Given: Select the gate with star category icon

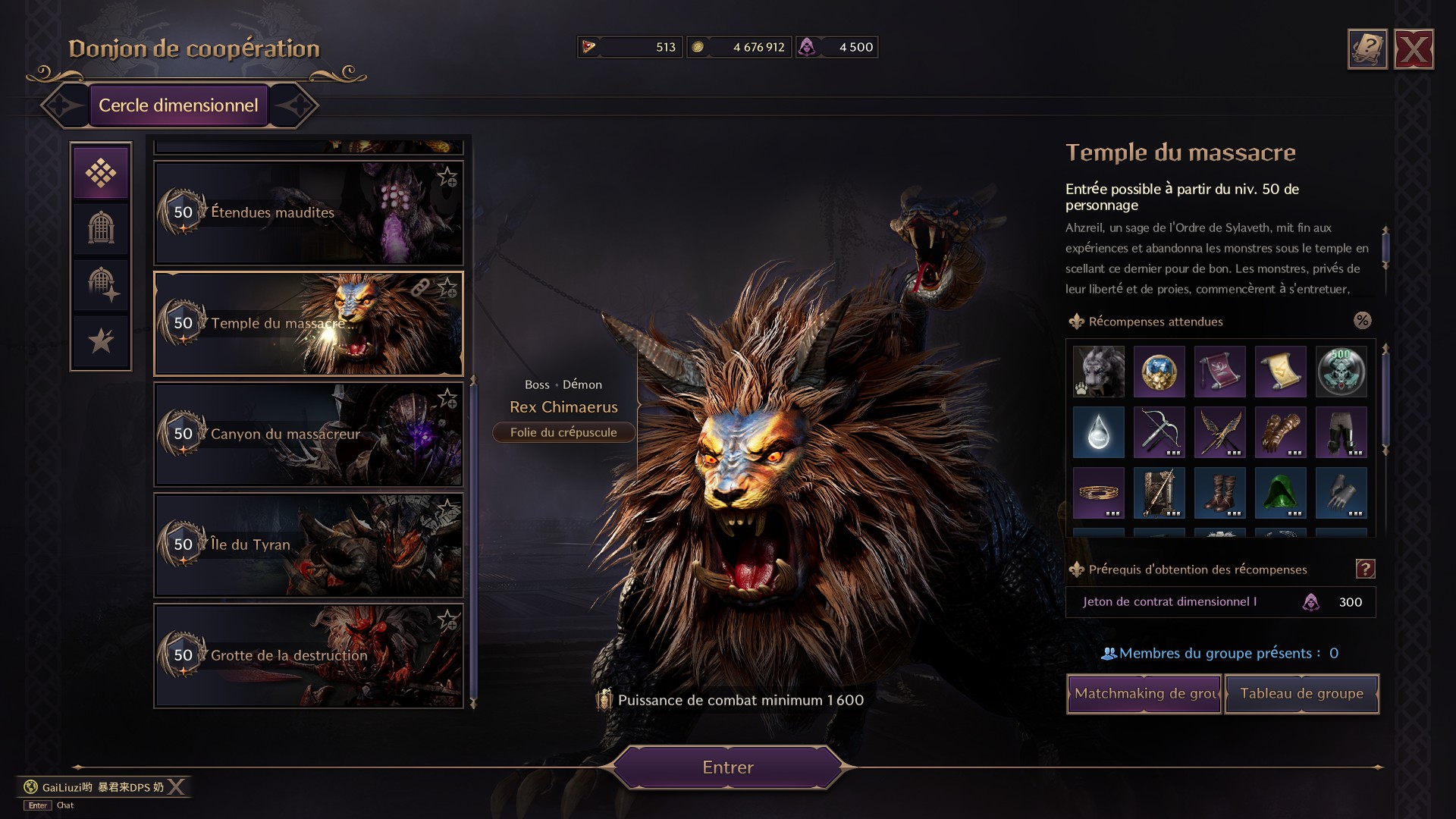Looking at the screenshot, I should [x=101, y=284].
